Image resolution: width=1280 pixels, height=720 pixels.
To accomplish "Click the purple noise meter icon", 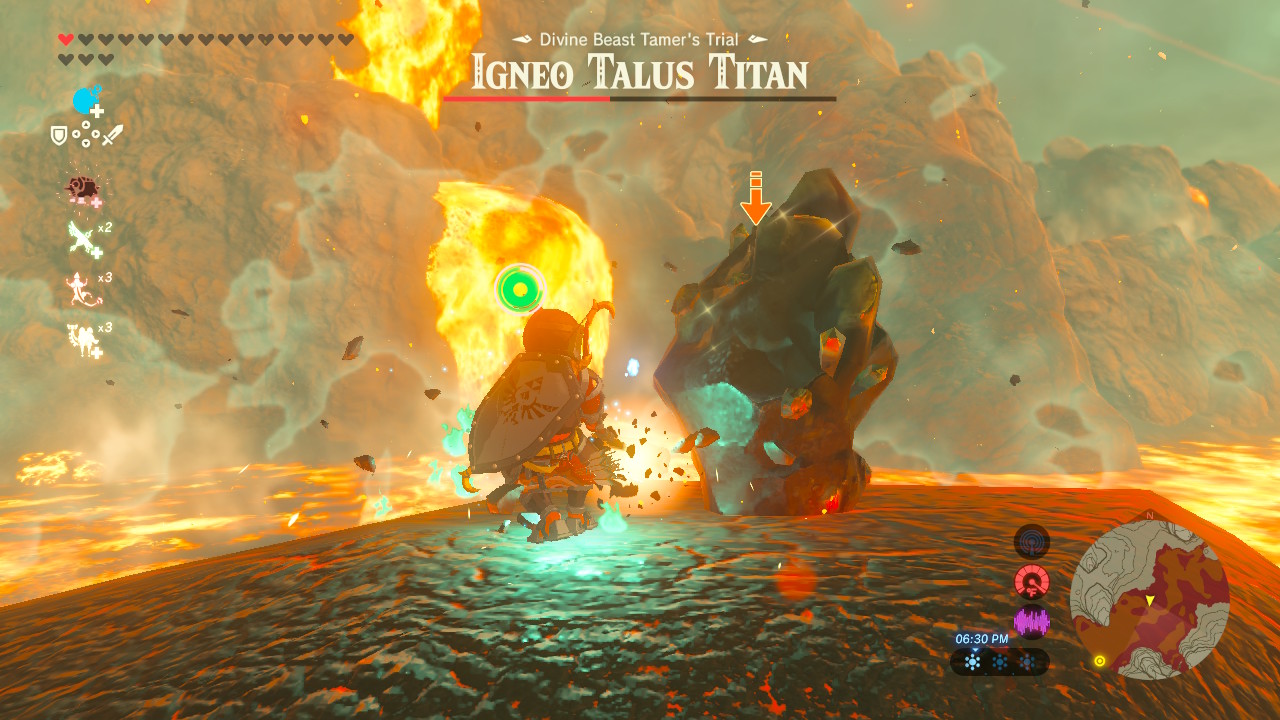I will click(x=1033, y=622).
